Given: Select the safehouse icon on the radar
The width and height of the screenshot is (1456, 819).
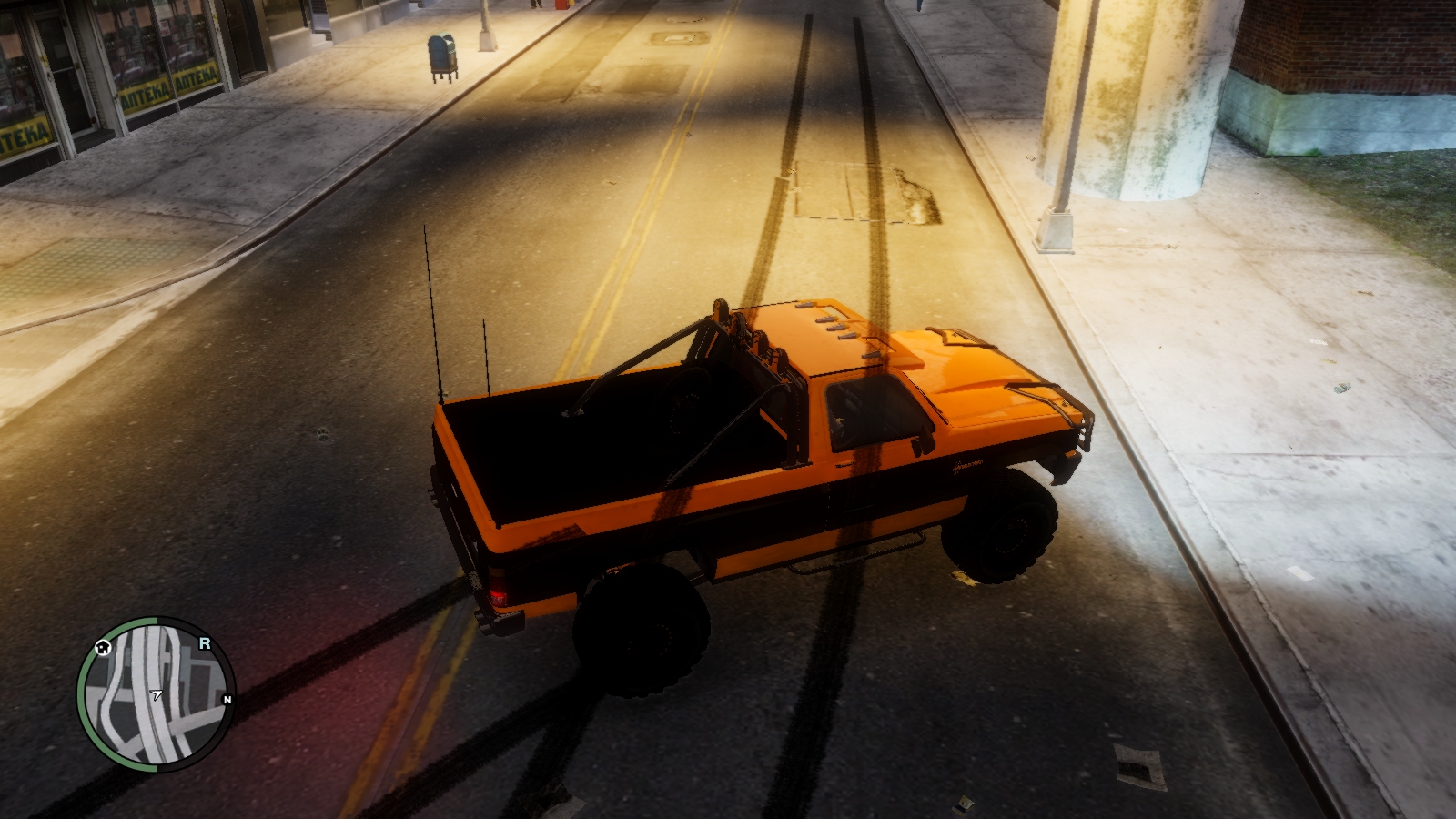Looking at the screenshot, I should pos(103,647).
